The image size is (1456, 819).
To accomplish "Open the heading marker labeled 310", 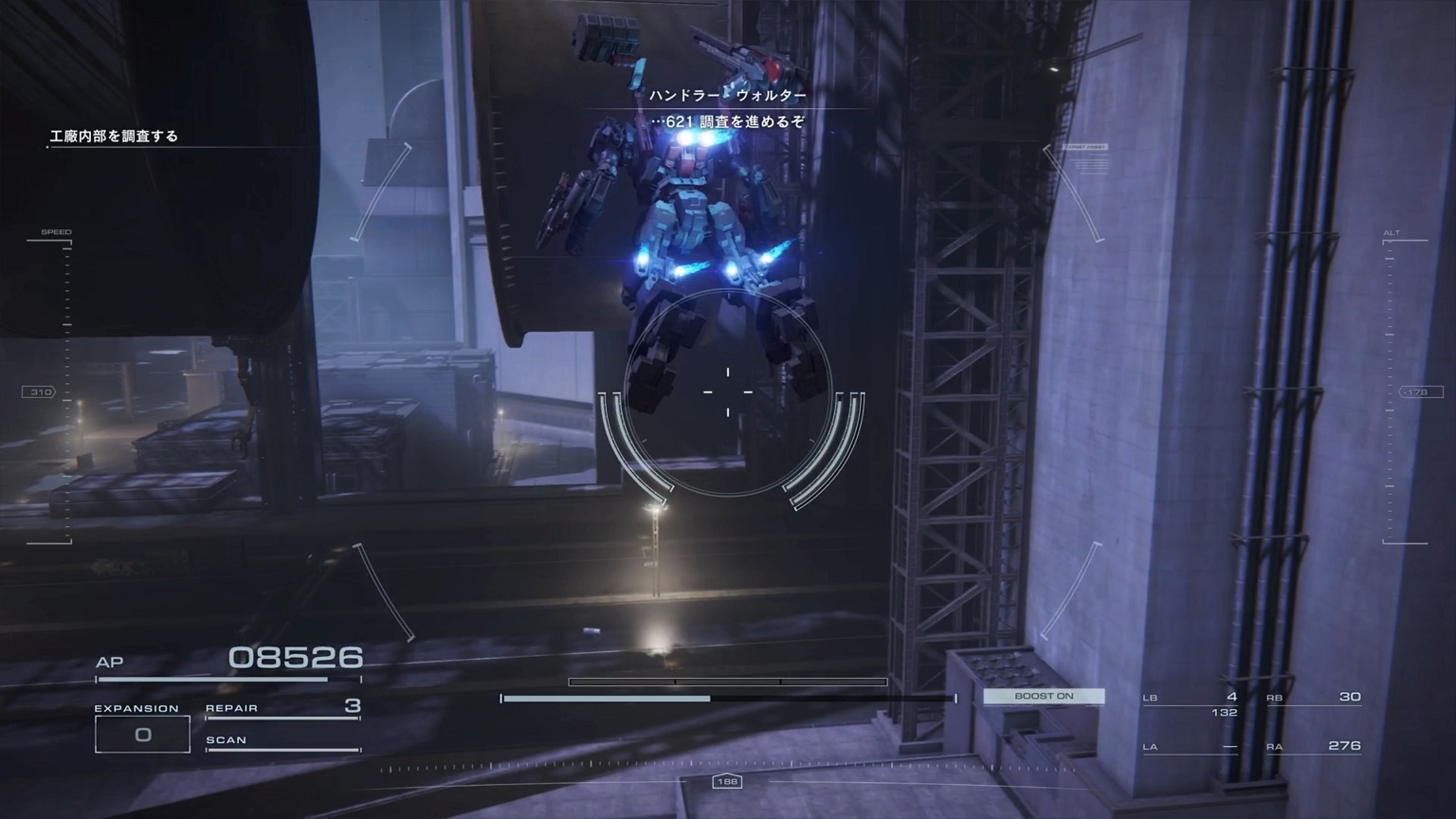I will point(40,391).
